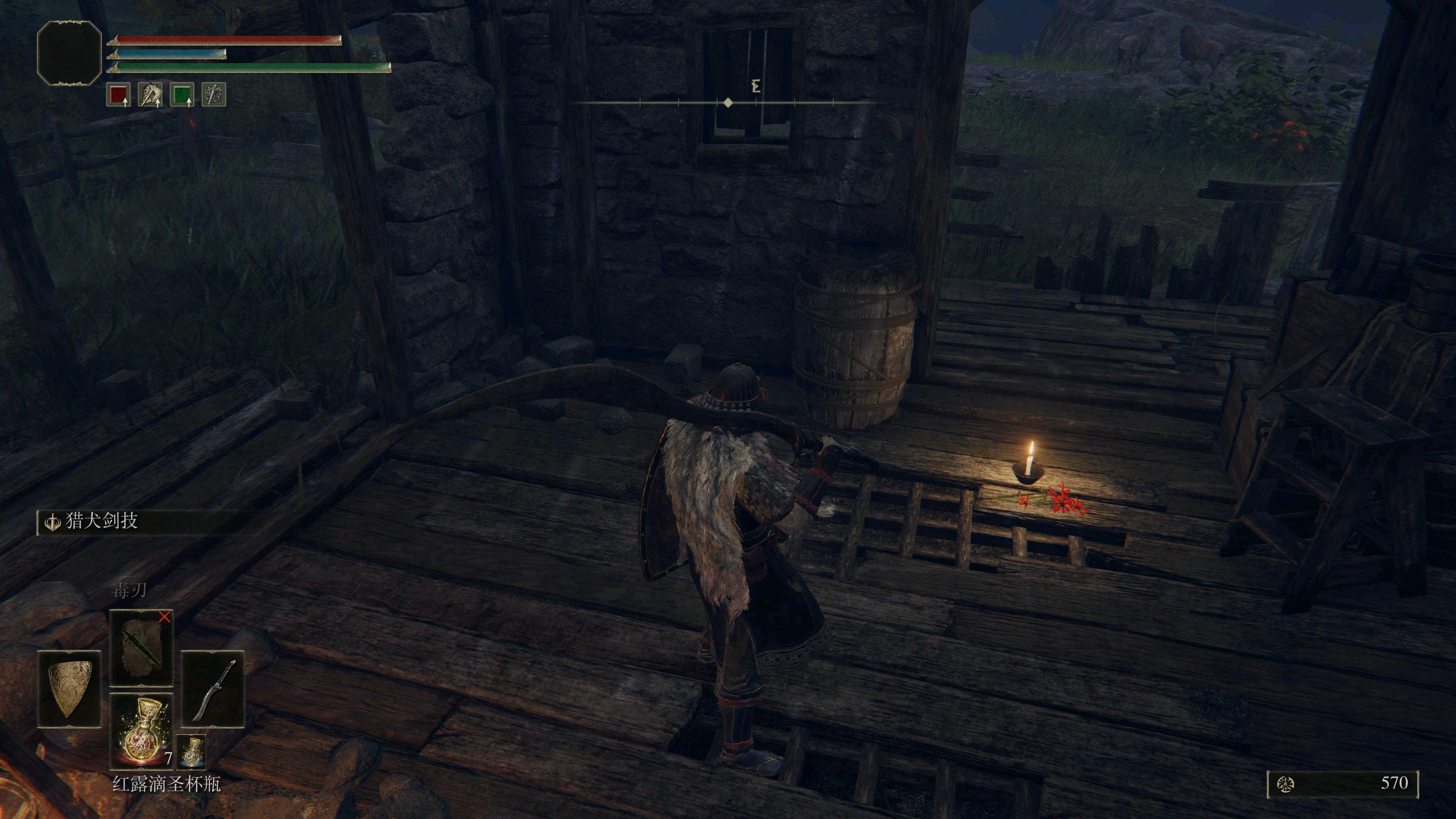Click the 猎犬剑技 skill label
Image resolution: width=1456 pixels, height=819 pixels.
[102, 521]
